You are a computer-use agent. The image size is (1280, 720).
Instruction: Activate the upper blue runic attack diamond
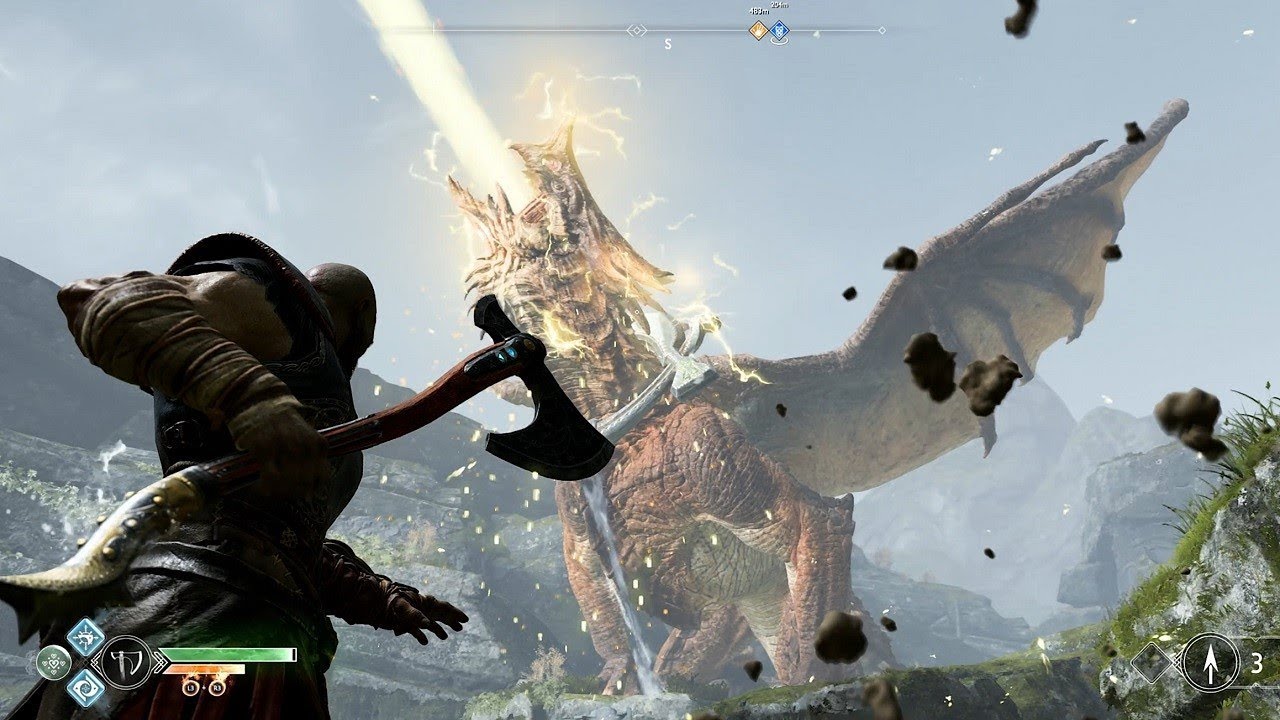pos(86,636)
